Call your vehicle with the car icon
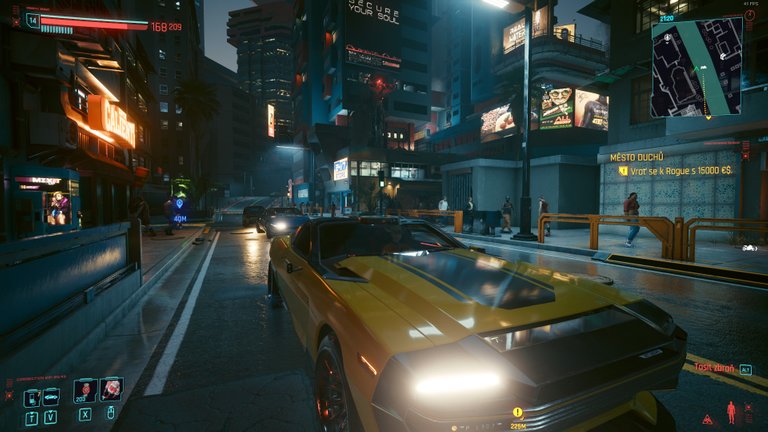768x432 pixels. [x=51, y=398]
